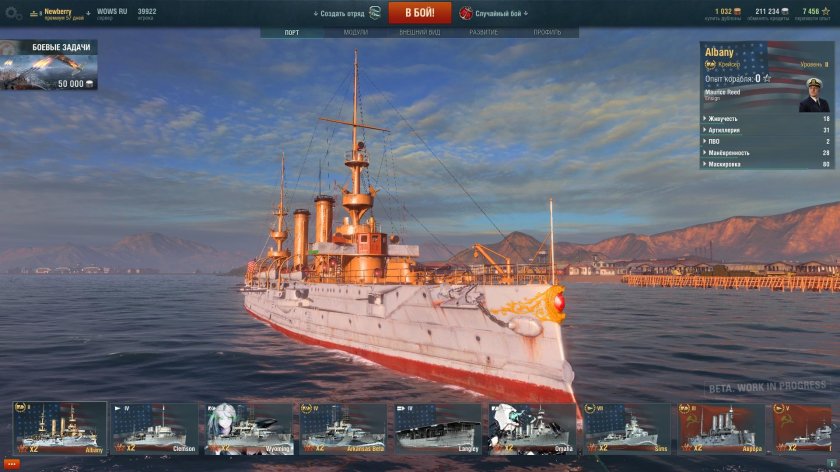
Task: Open commander Maurice Reed's portrait
Action: 814,95
